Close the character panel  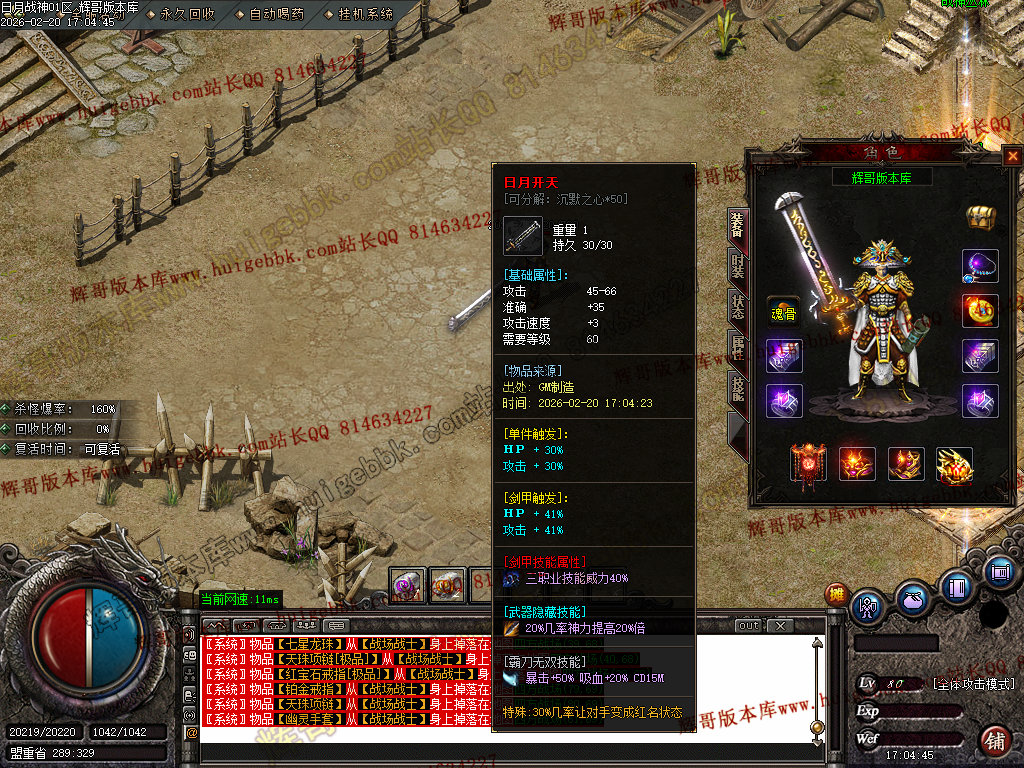click(1012, 156)
